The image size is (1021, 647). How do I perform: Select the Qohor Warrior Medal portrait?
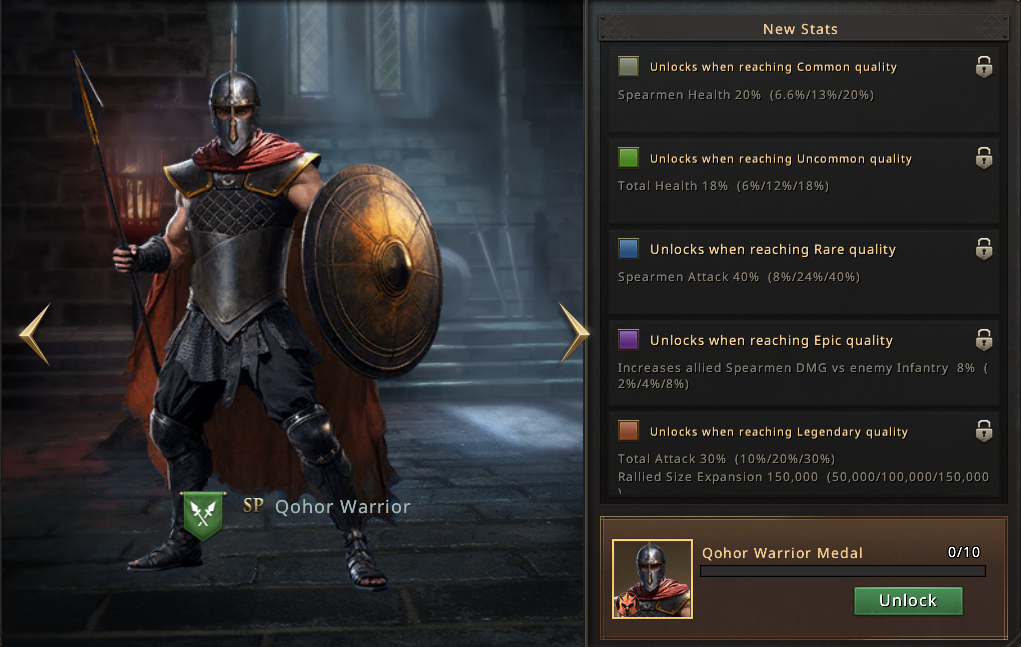pos(652,579)
